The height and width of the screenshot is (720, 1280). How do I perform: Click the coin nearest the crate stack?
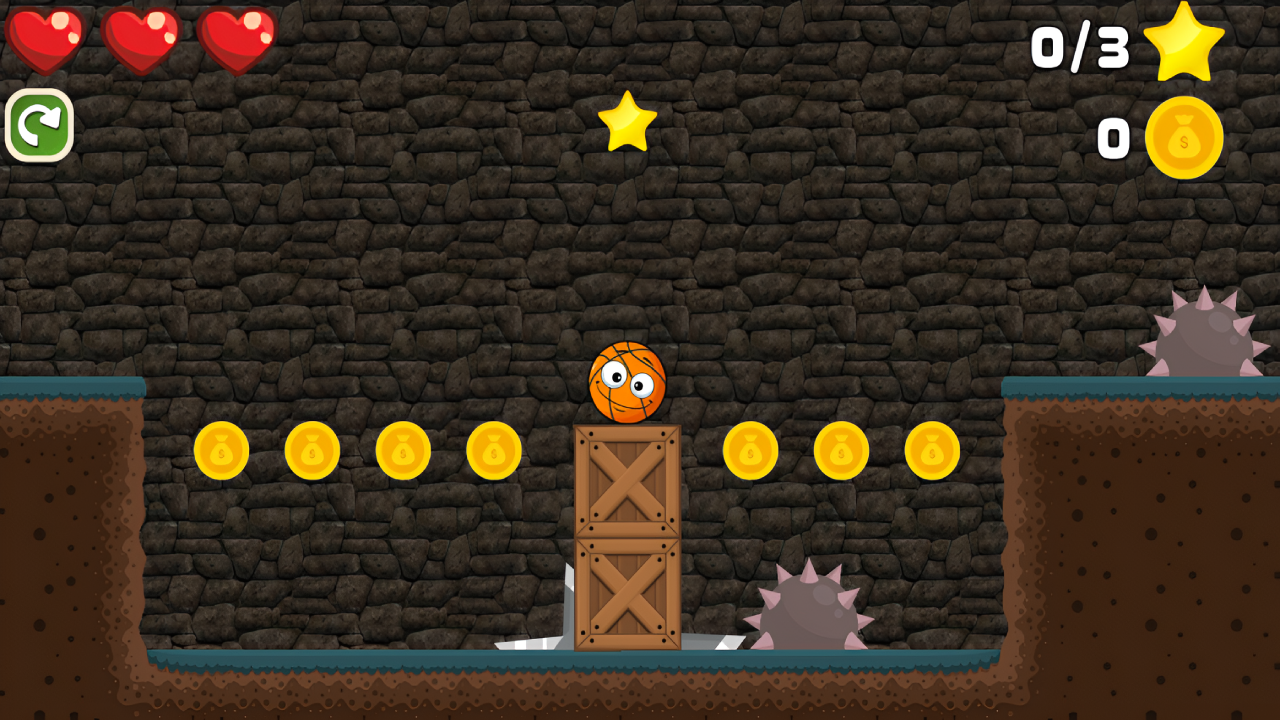(x=494, y=451)
